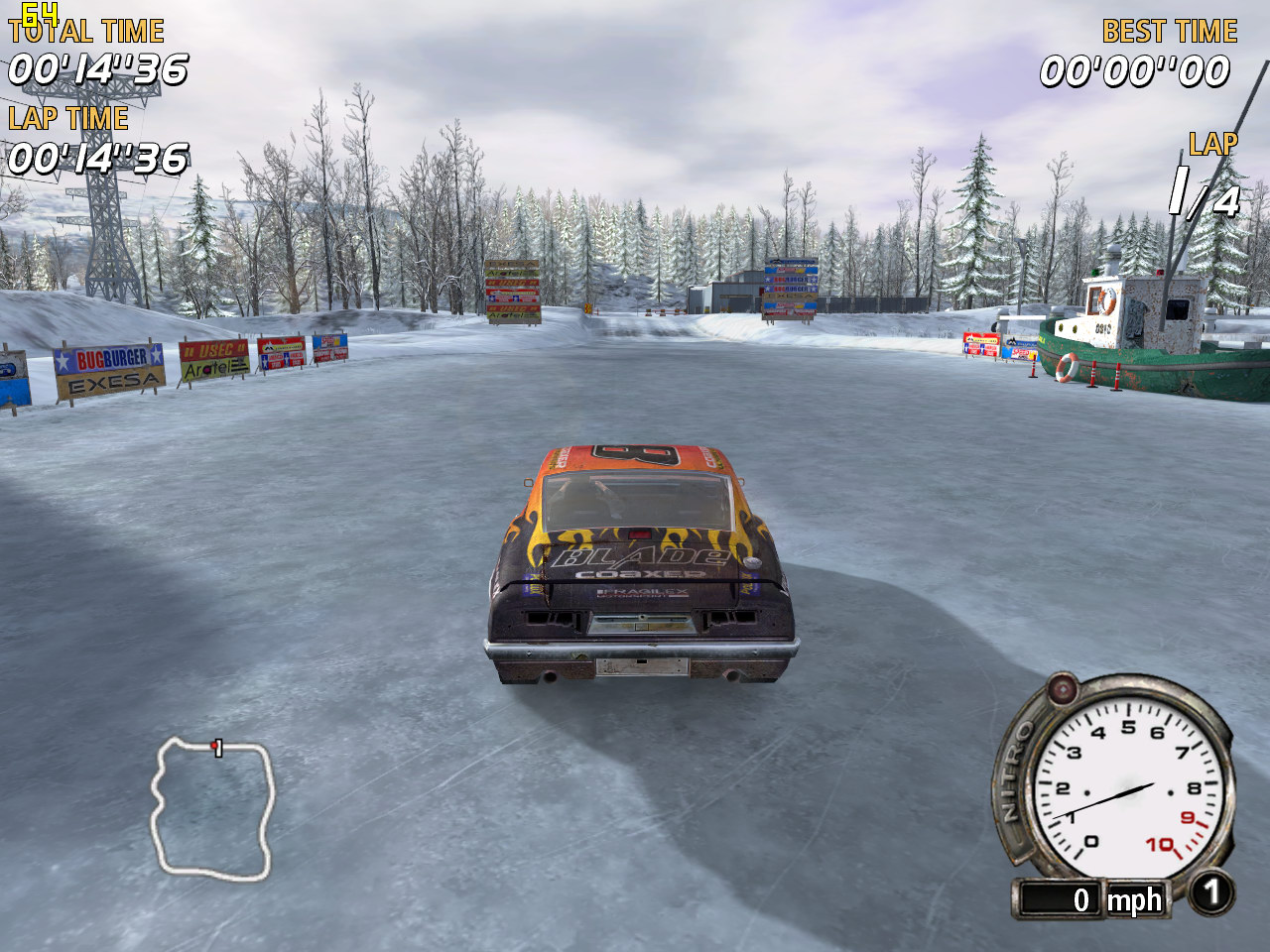
Task: Click the track outline minimap
Action: [211, 808]
